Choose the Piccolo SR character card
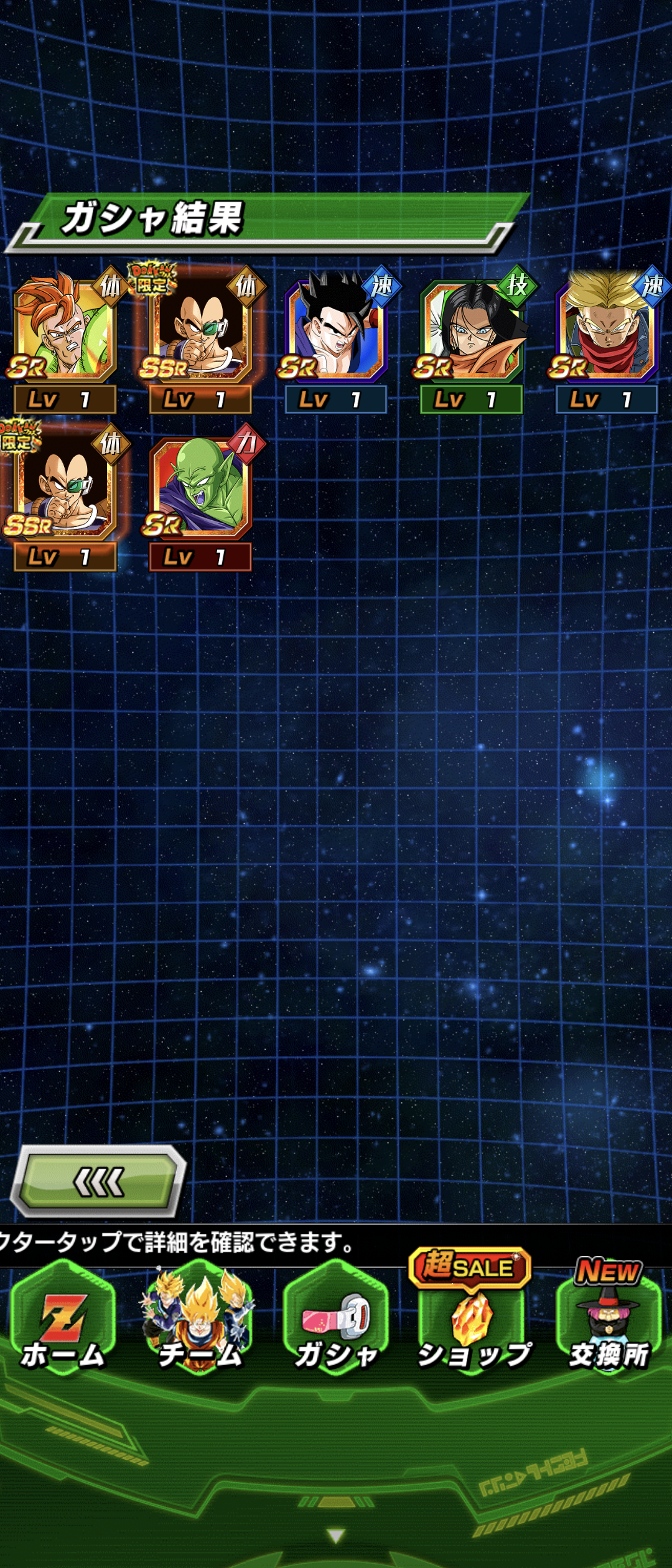 200,488
